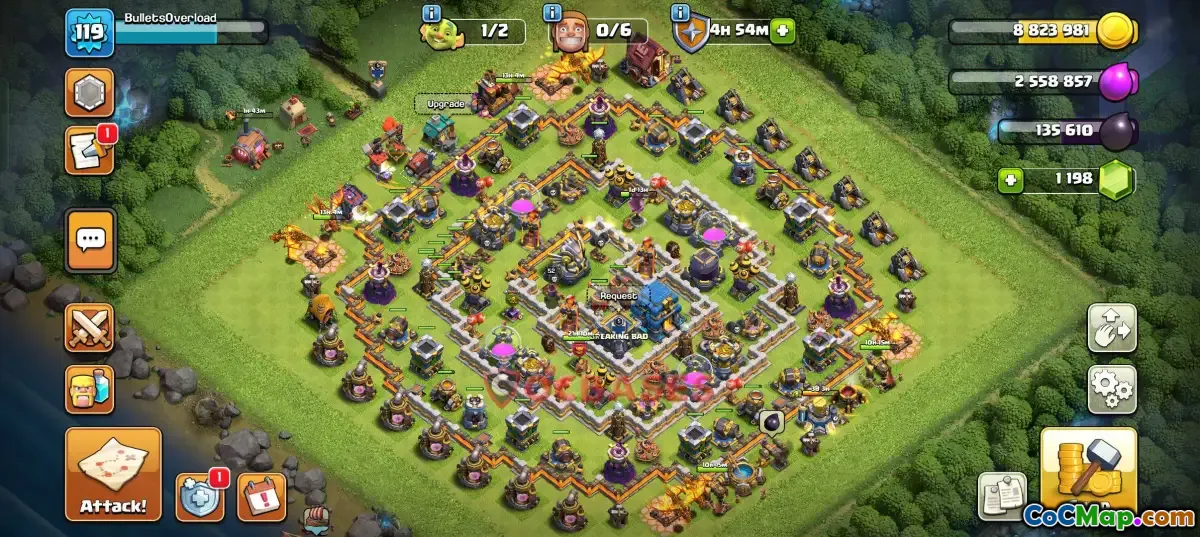Open the button with curved arrows icon
Viewport: 1200px width, 537px height.
click(1111, 328)
